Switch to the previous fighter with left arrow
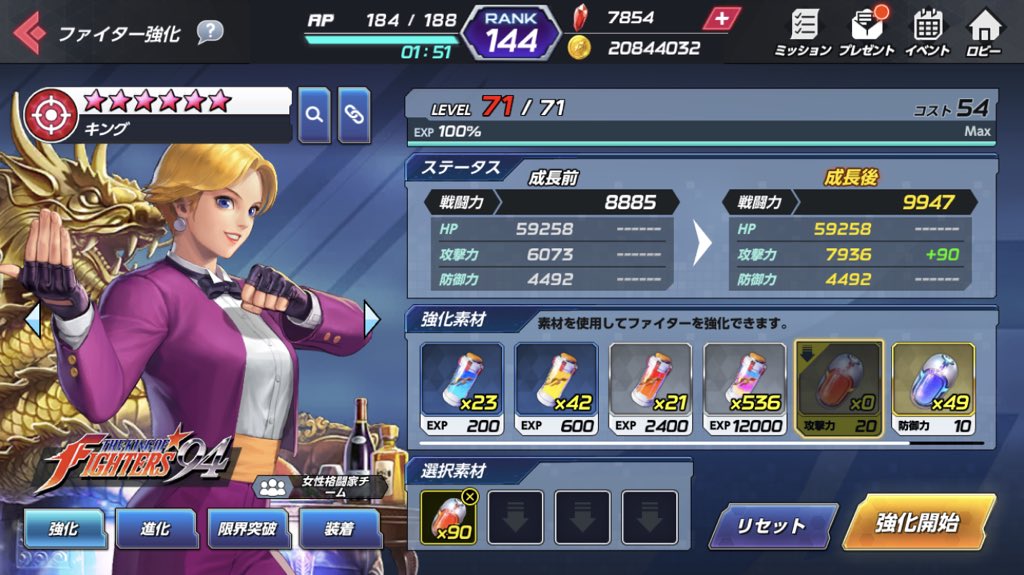Viewport: 1024px width, 575px height. [33, 320]
